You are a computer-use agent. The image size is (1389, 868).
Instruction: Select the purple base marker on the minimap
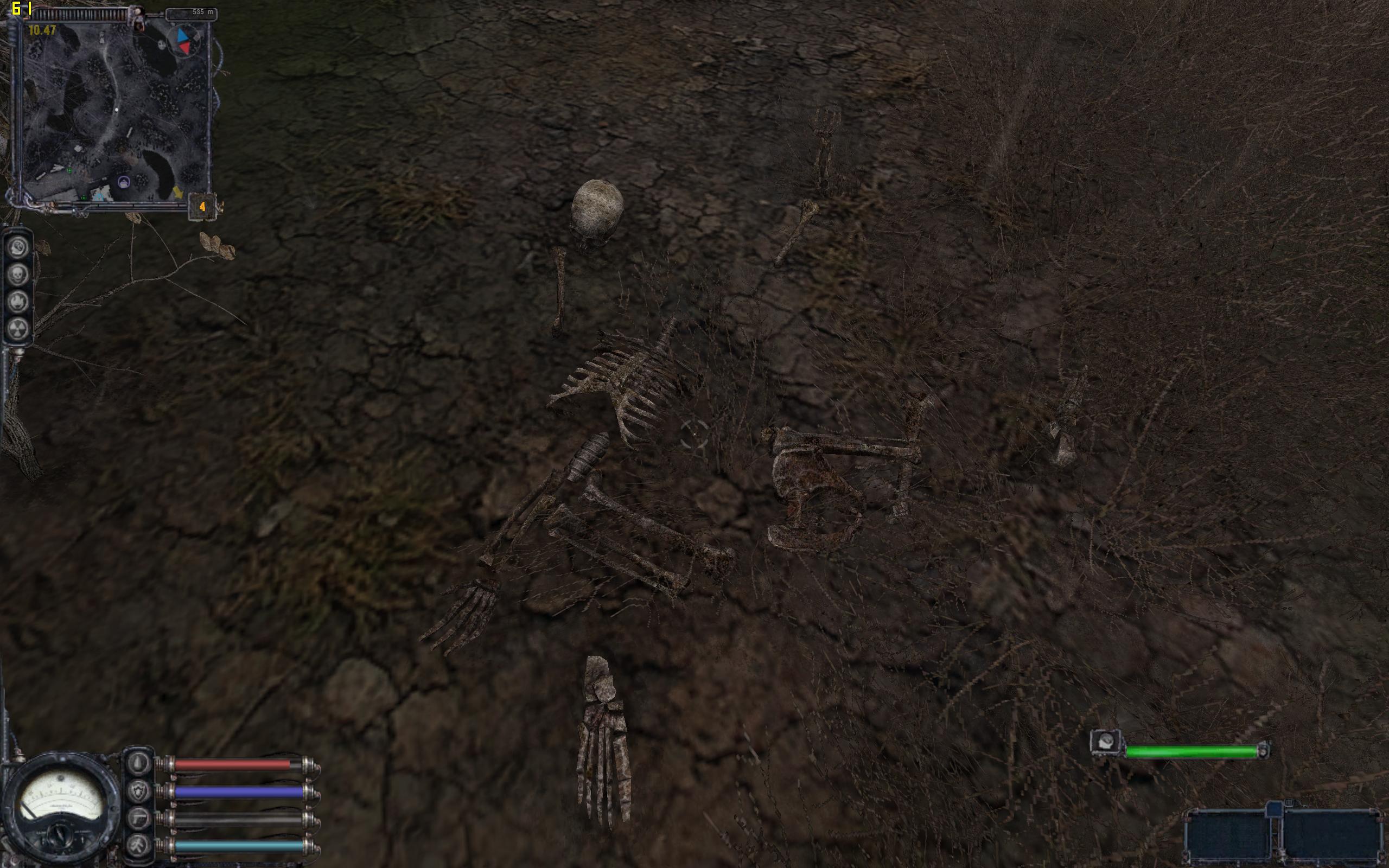click(124, 183)
